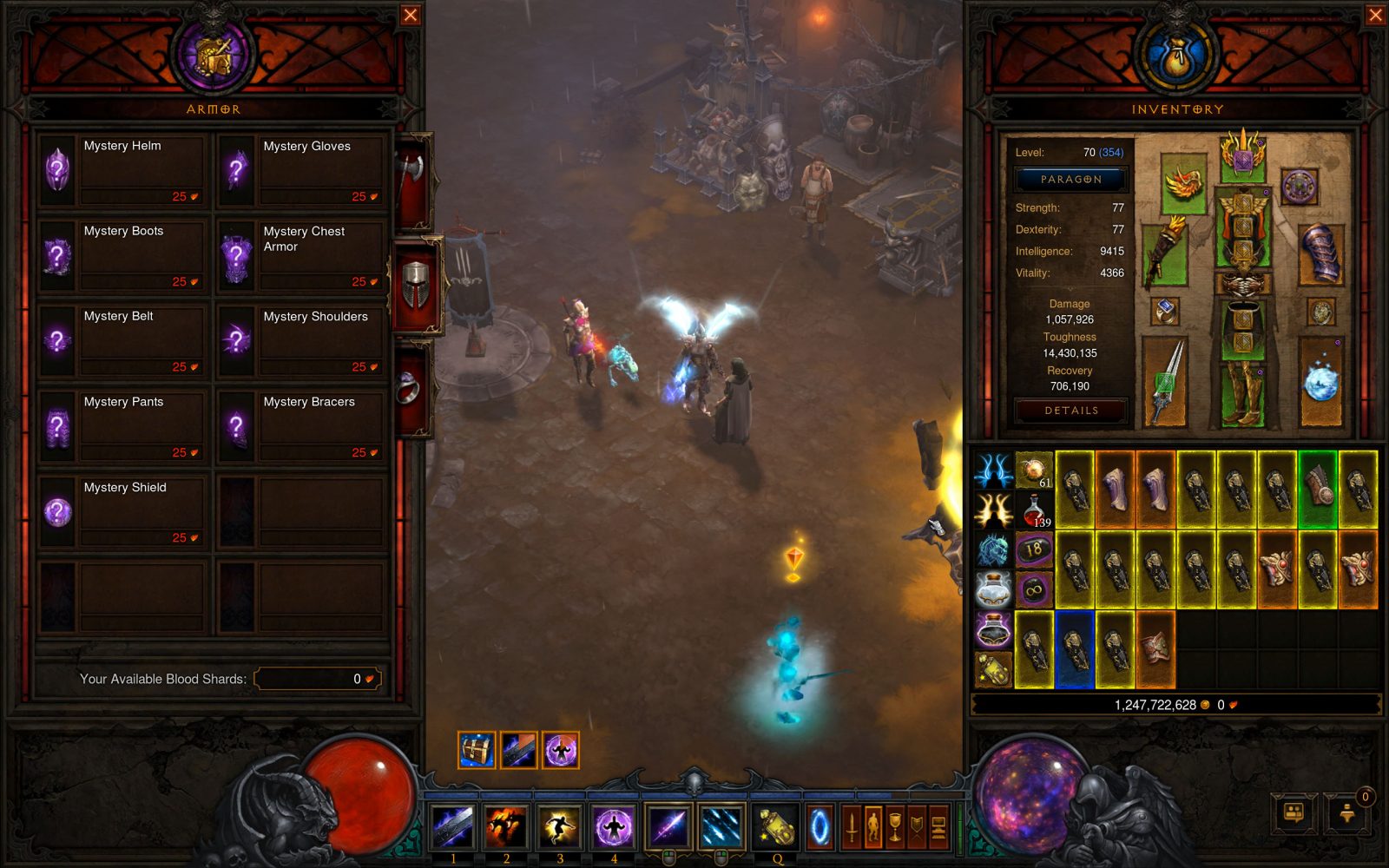Close the Inventory panel
The height and width of the screenshot is (868, 1389).
1376,15
